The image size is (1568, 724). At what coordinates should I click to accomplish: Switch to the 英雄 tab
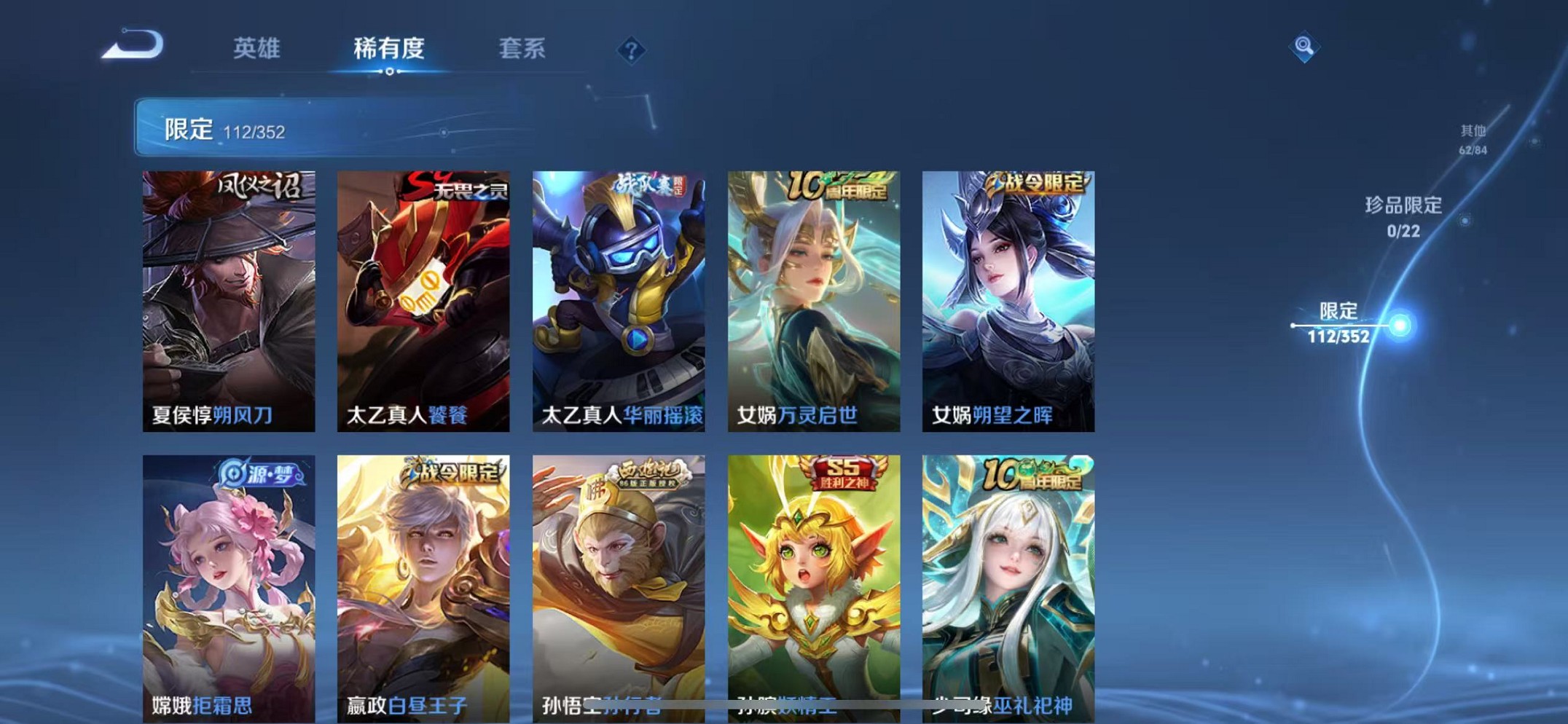point(256,49)
